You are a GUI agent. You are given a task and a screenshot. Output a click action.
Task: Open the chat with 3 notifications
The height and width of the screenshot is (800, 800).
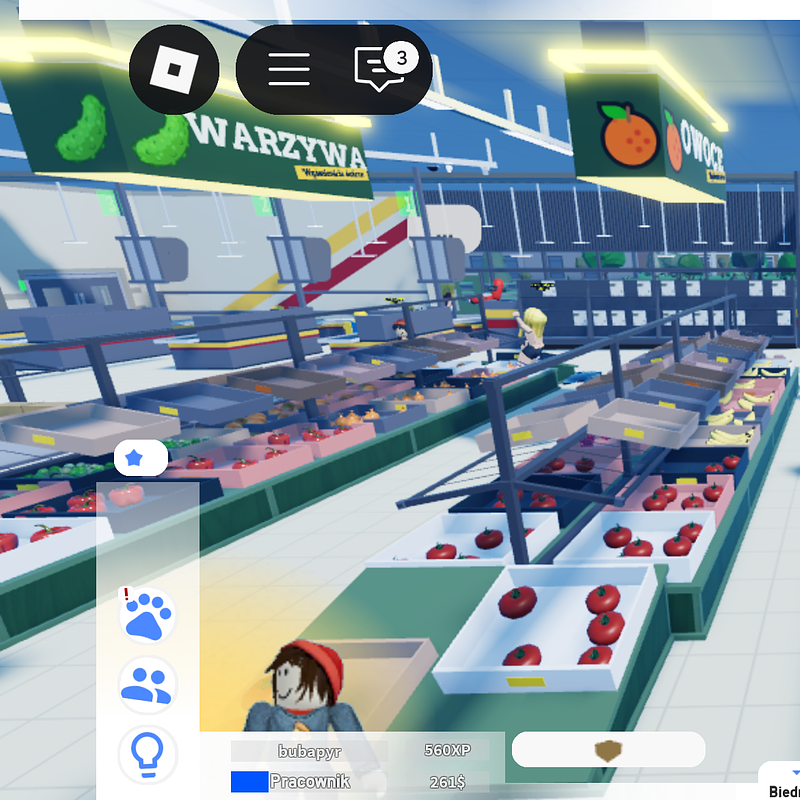point(381,69)
